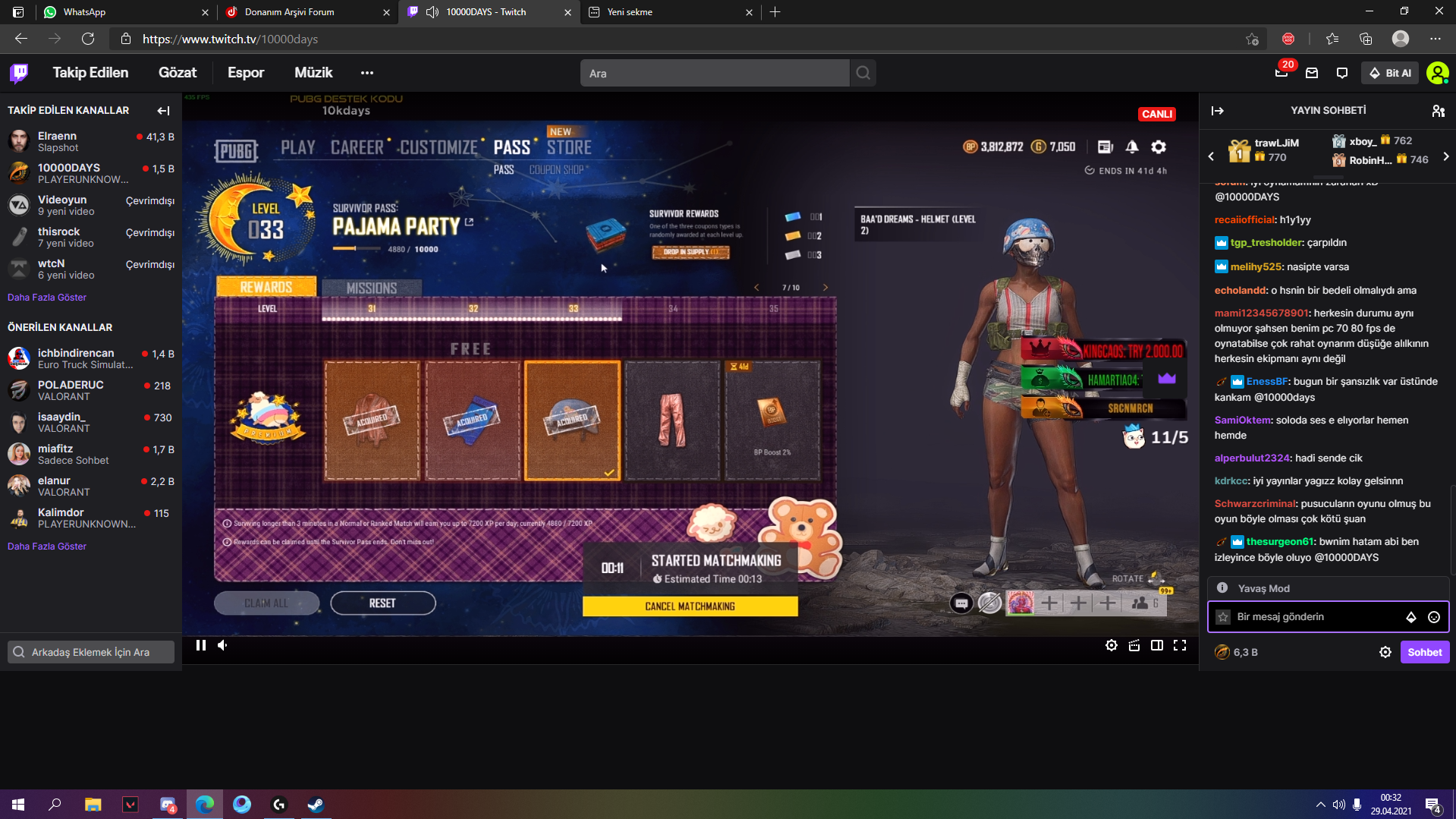Open the stream quality settings gear
This screenshot has width=1456, height=819.
1112,645
